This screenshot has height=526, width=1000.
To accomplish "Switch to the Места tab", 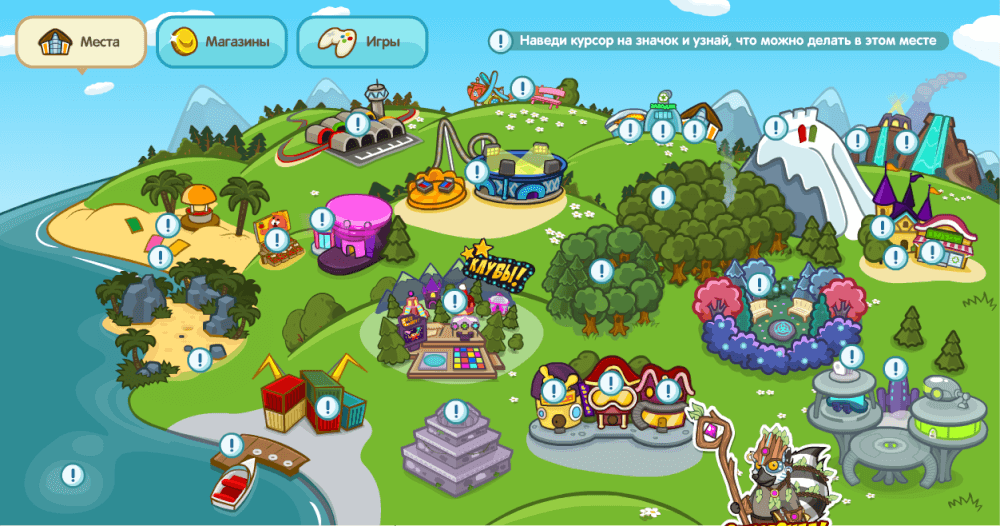I will 81,43.
